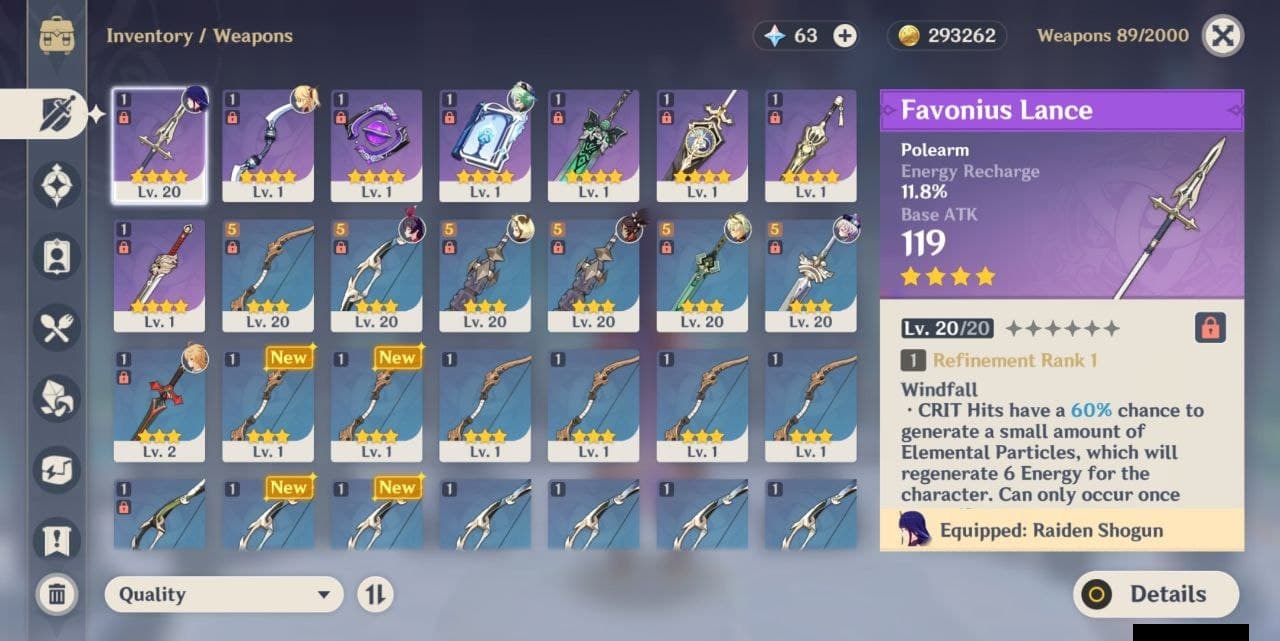The width and height of the screenshot is (1280, 641).
Task: Click the backpack inventory icon
Action: point(57,35)
